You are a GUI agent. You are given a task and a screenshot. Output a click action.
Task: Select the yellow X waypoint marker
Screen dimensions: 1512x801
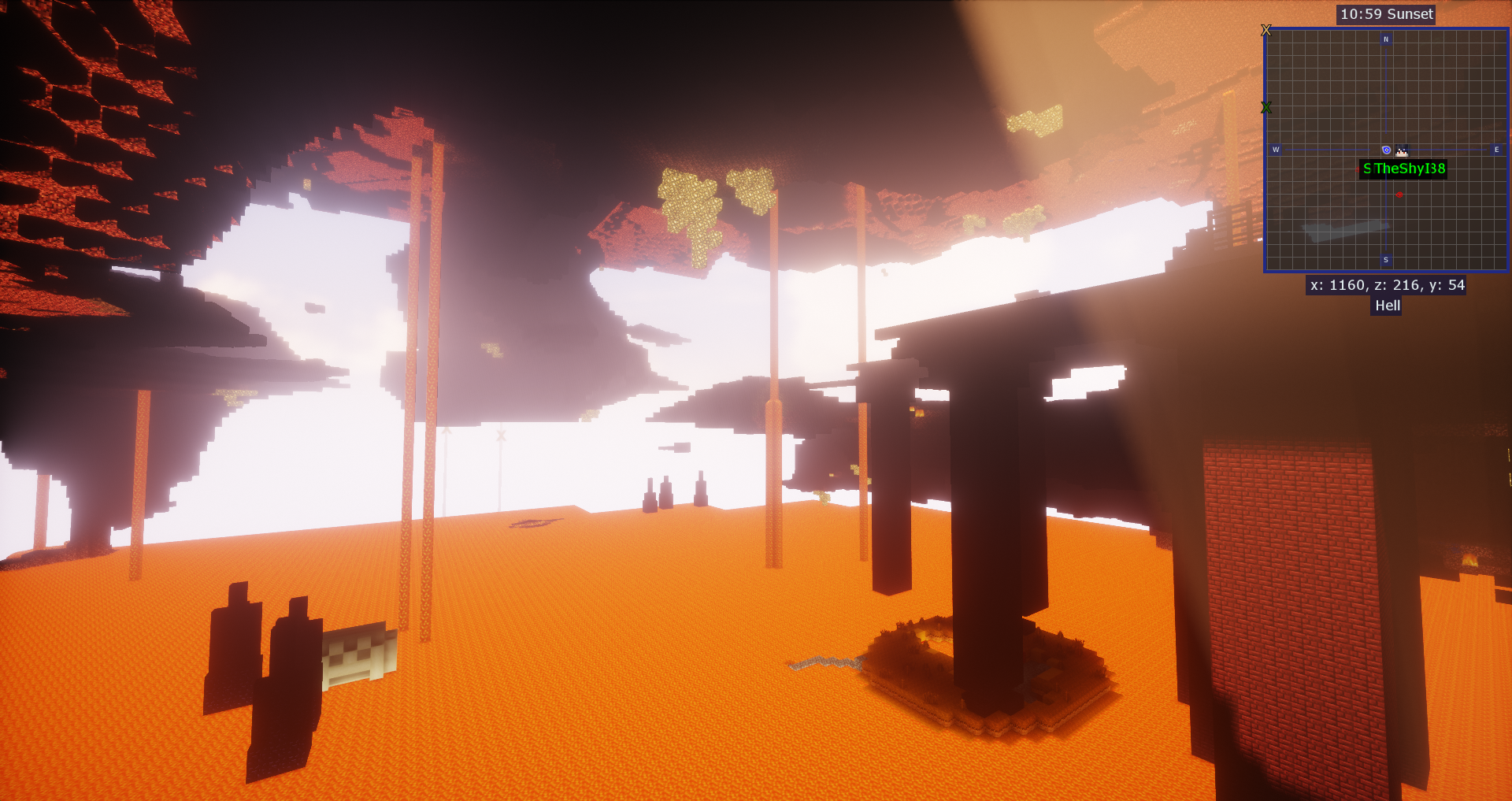click(1266, 30)
